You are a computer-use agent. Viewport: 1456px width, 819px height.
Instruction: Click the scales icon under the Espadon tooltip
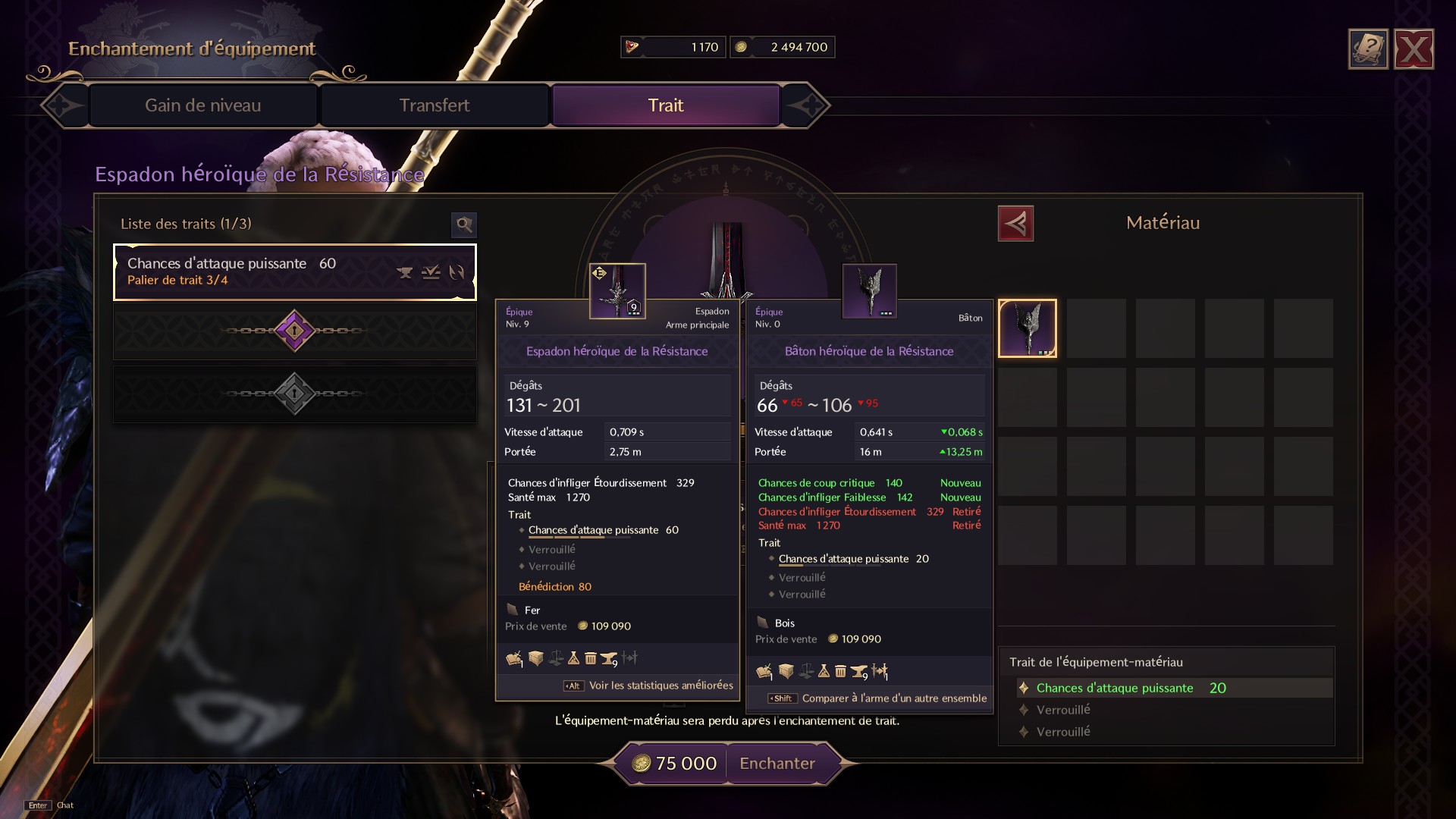(x=556, y=657)
